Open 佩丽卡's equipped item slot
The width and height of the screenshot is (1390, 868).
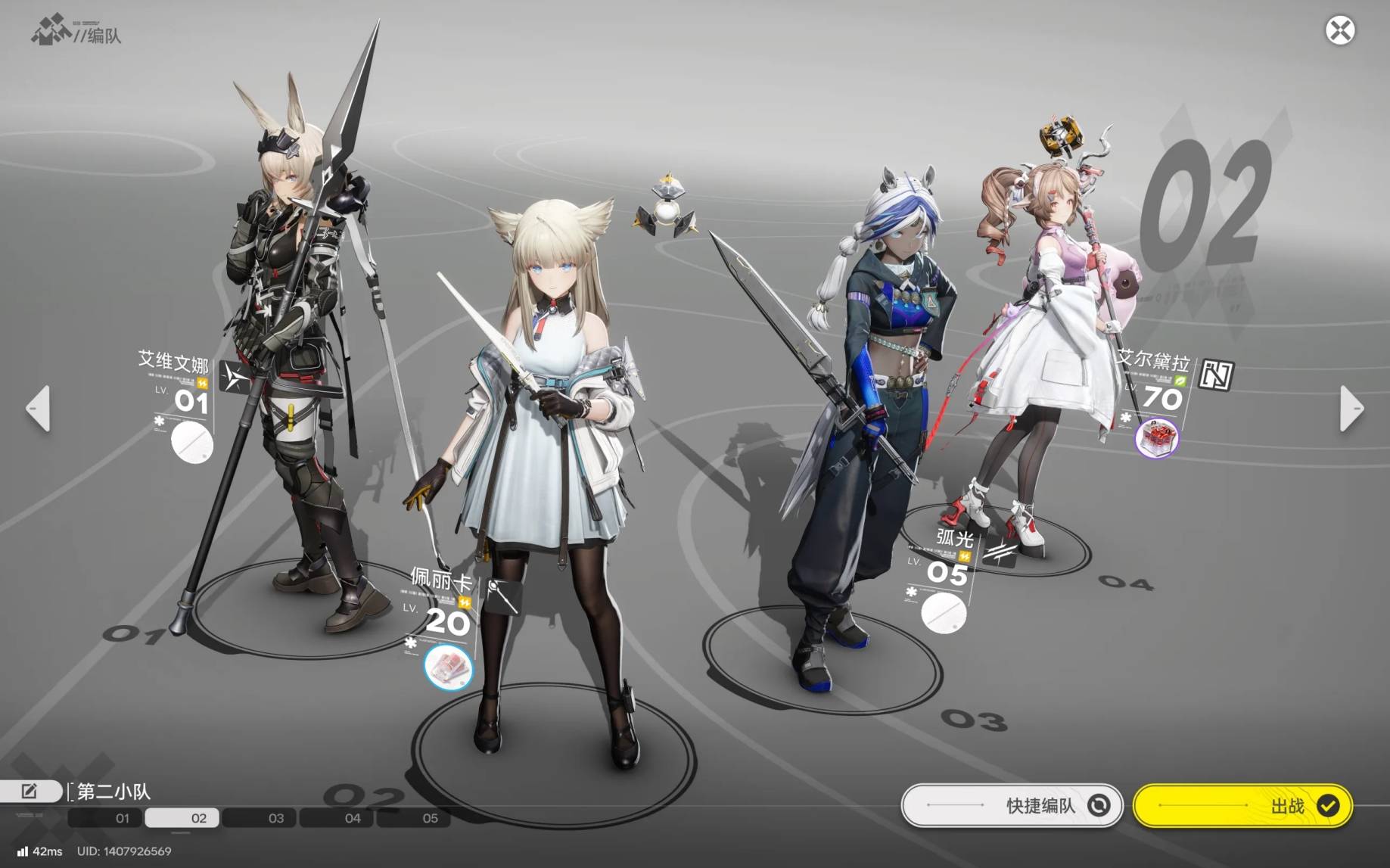[449, 667]
